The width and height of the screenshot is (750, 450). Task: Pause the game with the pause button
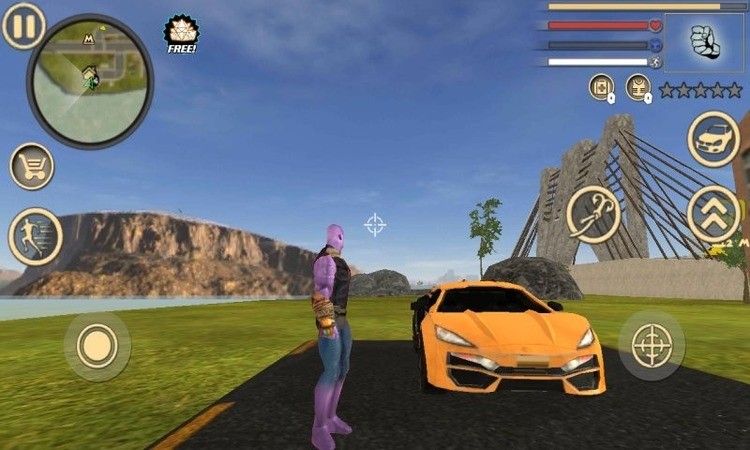coord(23,26)
